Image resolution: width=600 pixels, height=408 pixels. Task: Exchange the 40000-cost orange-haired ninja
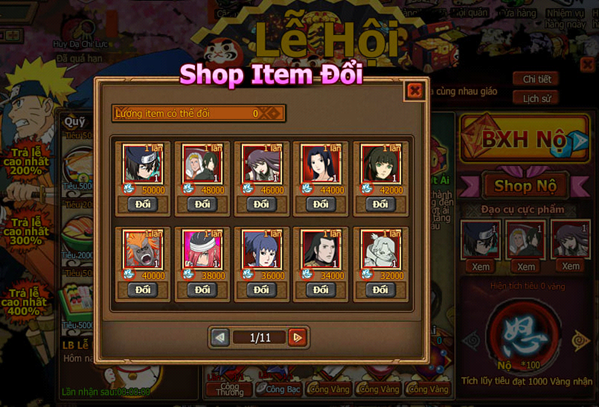143,290
